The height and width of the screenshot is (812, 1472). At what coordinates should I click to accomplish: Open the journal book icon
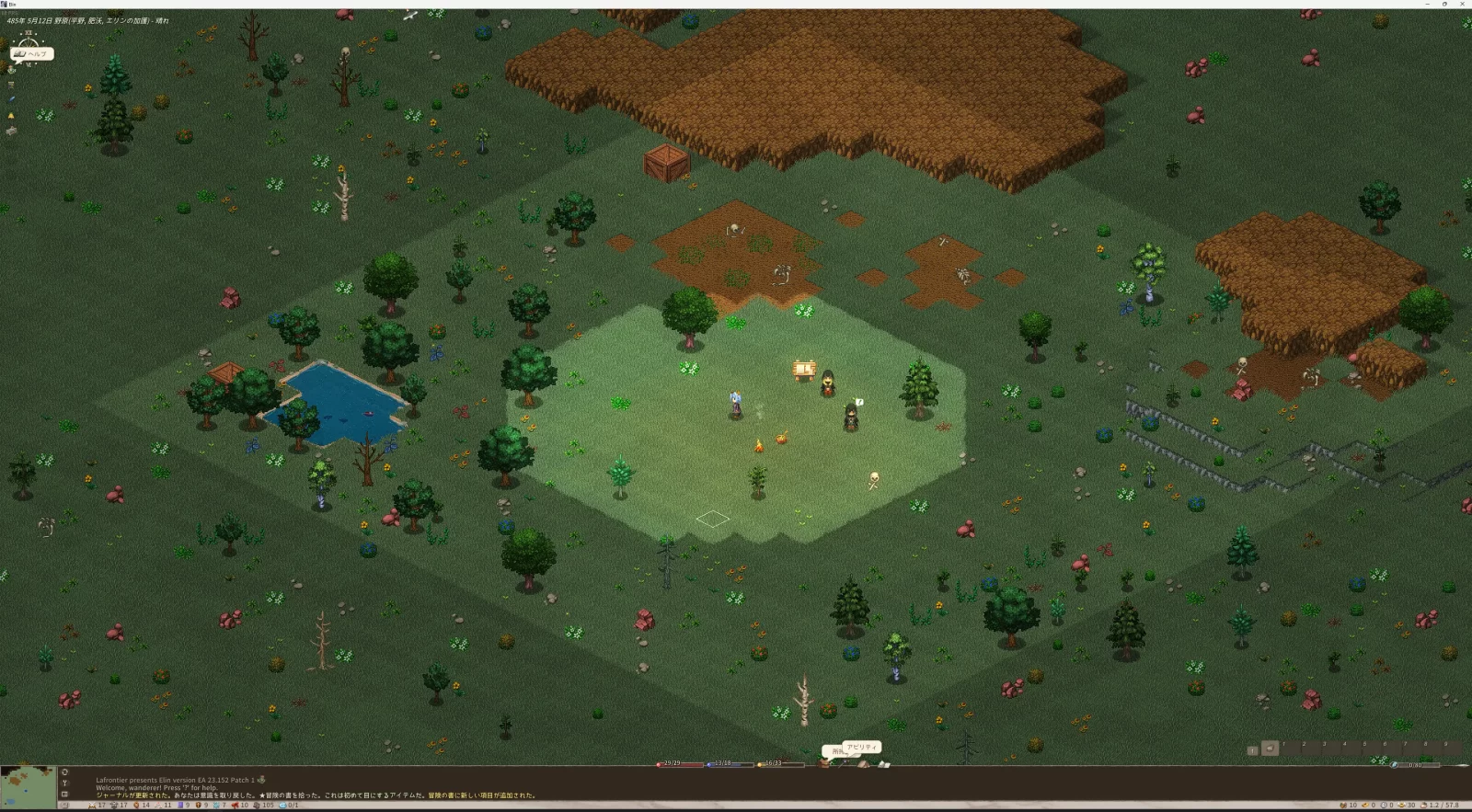coord(883,763)
